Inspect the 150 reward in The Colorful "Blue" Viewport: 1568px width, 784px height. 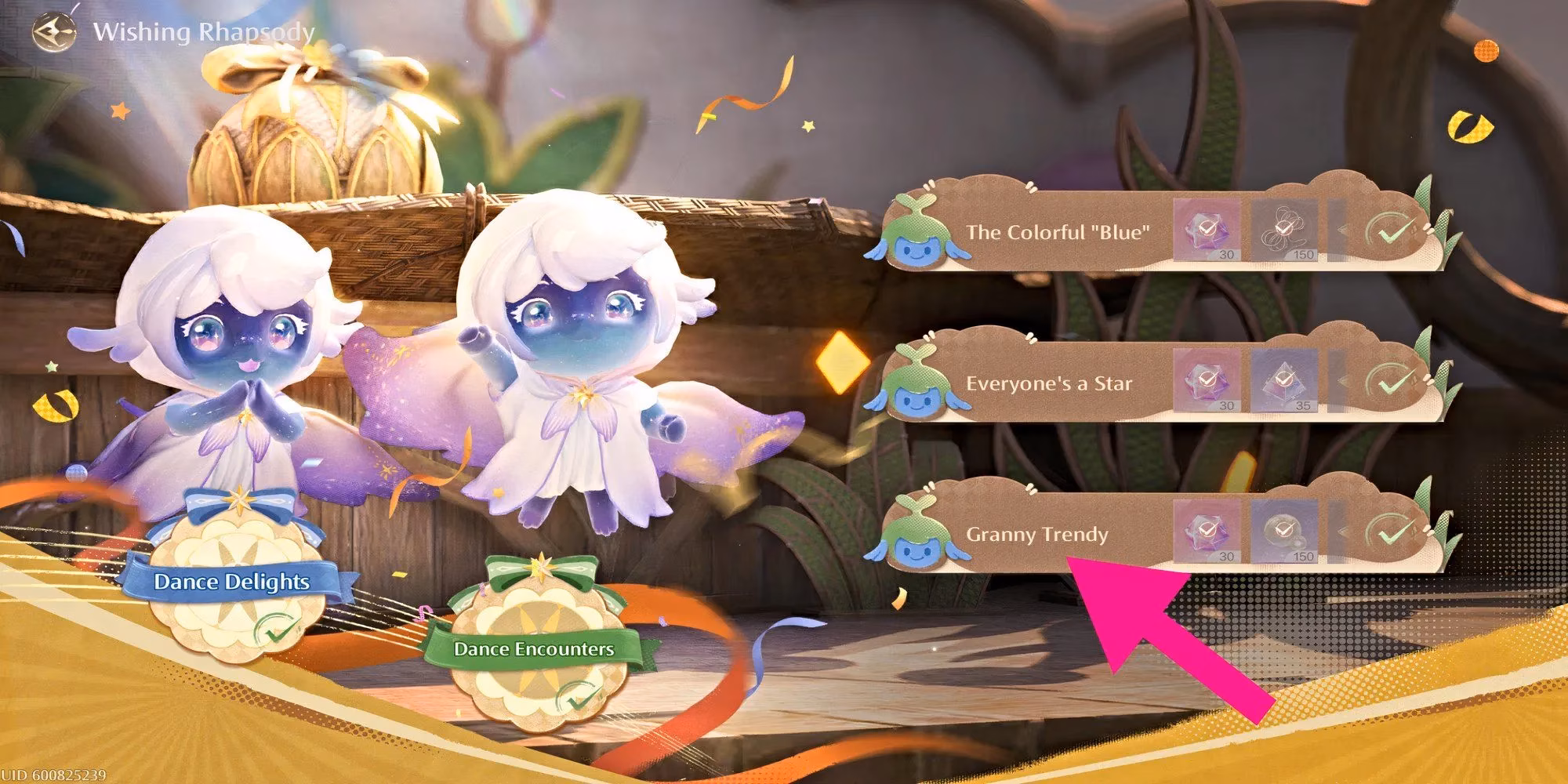1283,230
